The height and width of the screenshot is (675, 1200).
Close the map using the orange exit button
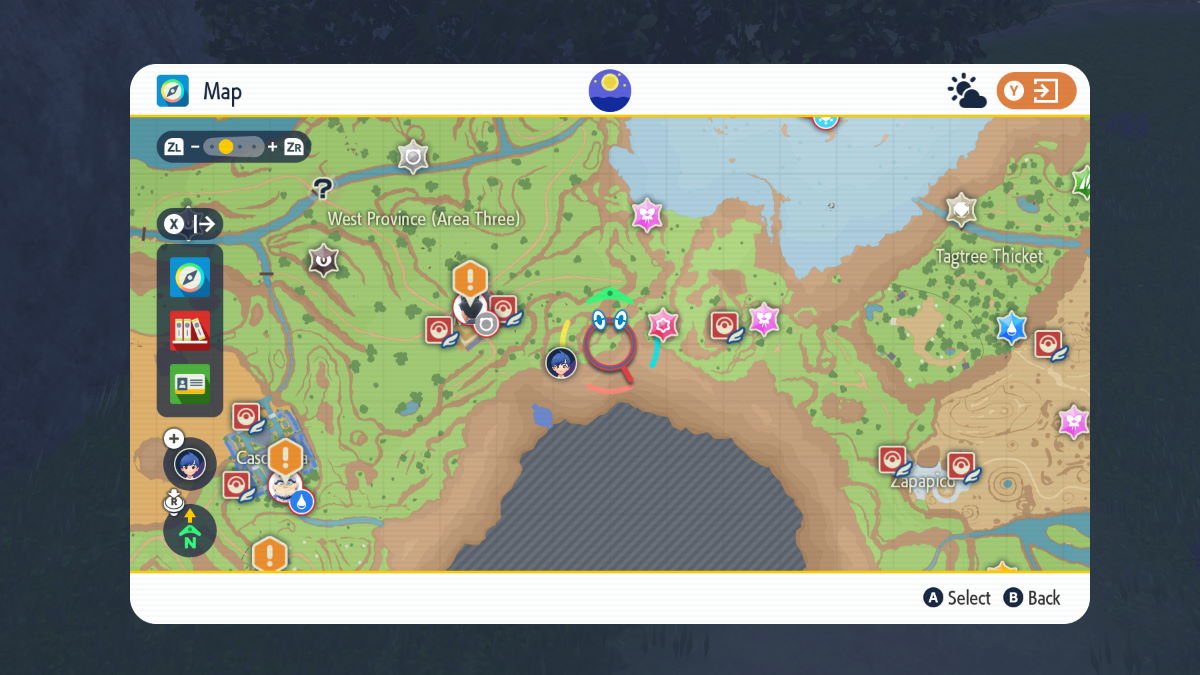1036,92
